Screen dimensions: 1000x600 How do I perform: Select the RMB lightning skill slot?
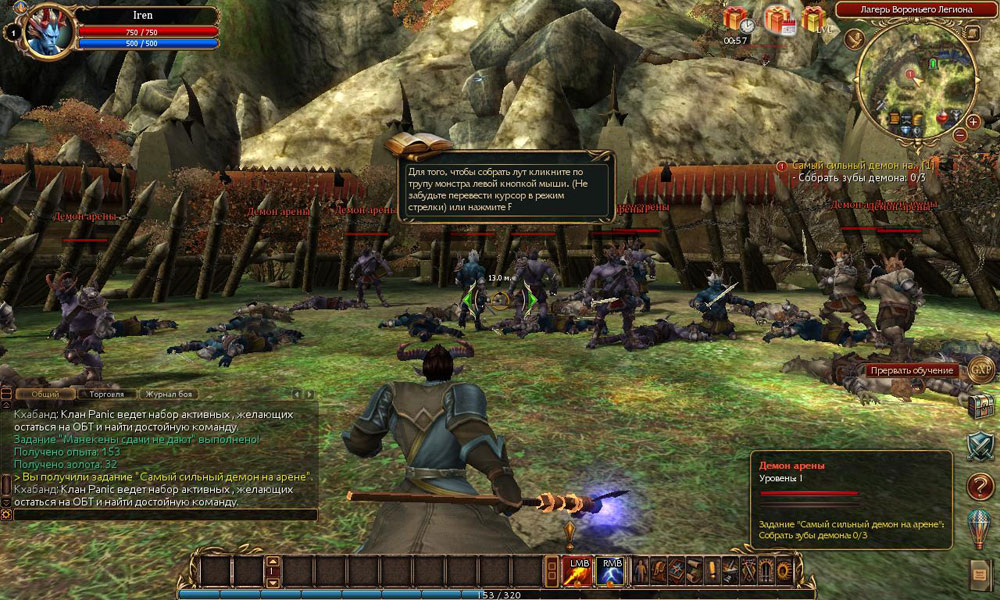611,570
